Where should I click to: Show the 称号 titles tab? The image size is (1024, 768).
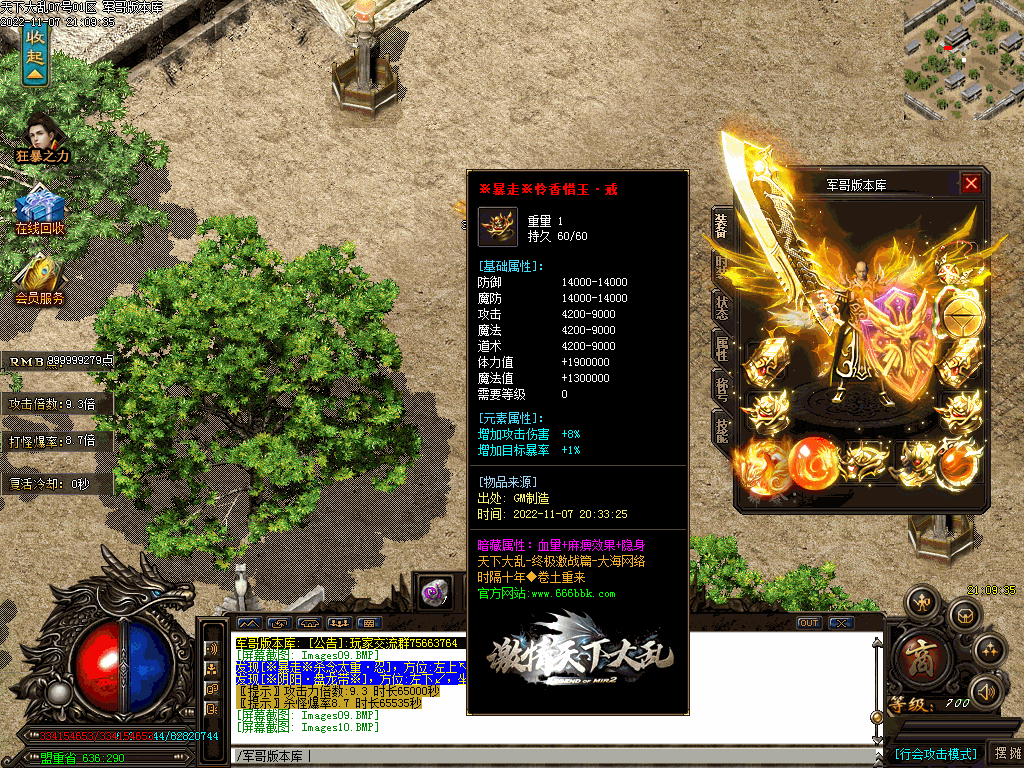720,388
